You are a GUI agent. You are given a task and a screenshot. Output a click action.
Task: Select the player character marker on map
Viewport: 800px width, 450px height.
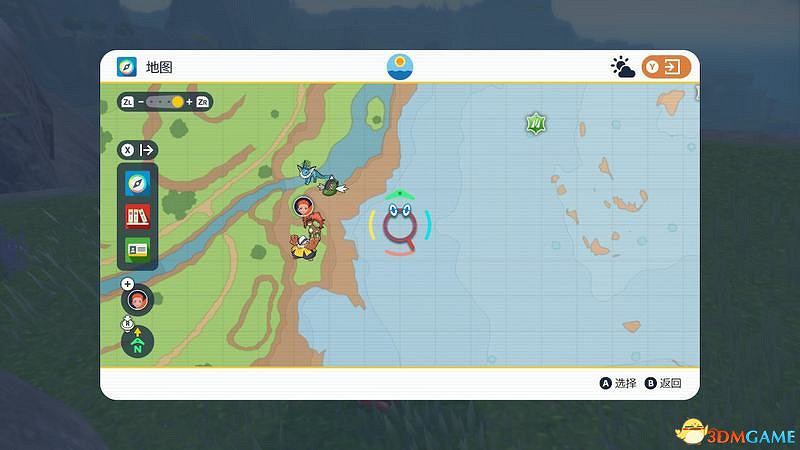click(303, 207)
